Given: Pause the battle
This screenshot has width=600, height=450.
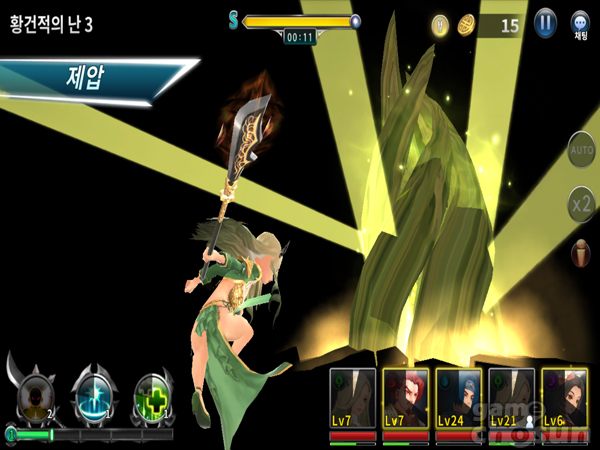Looking at the screenshot, I should (545, 24).
